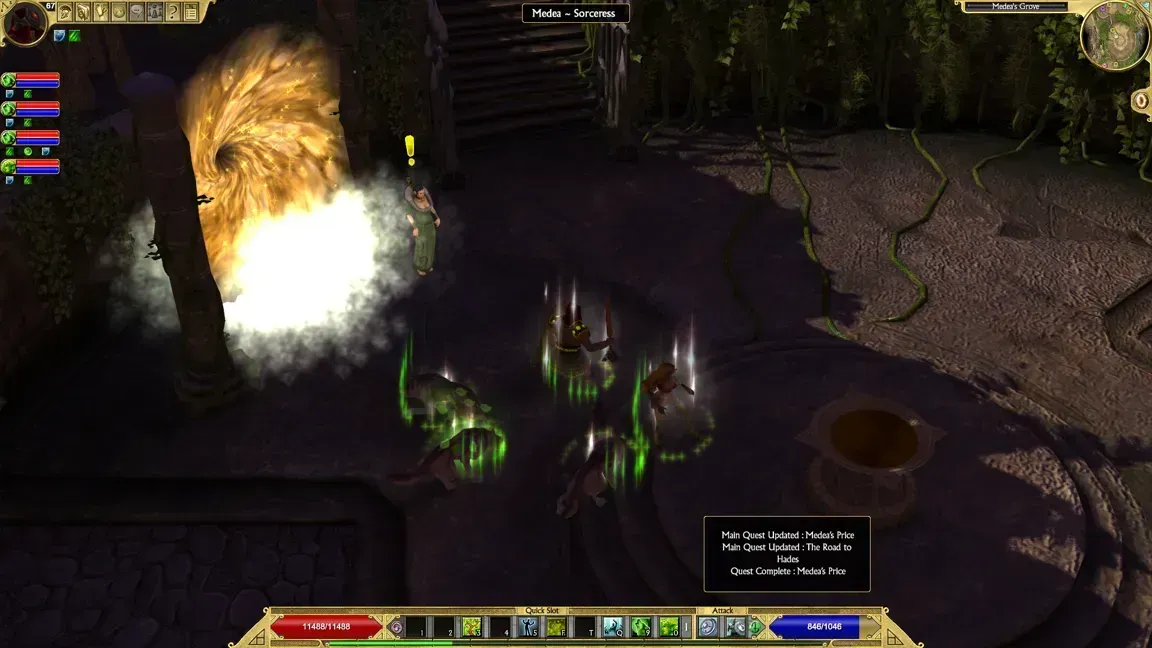Open the help question mark icon
This screenshot has width=1152, height=648.
pos(172,12)
